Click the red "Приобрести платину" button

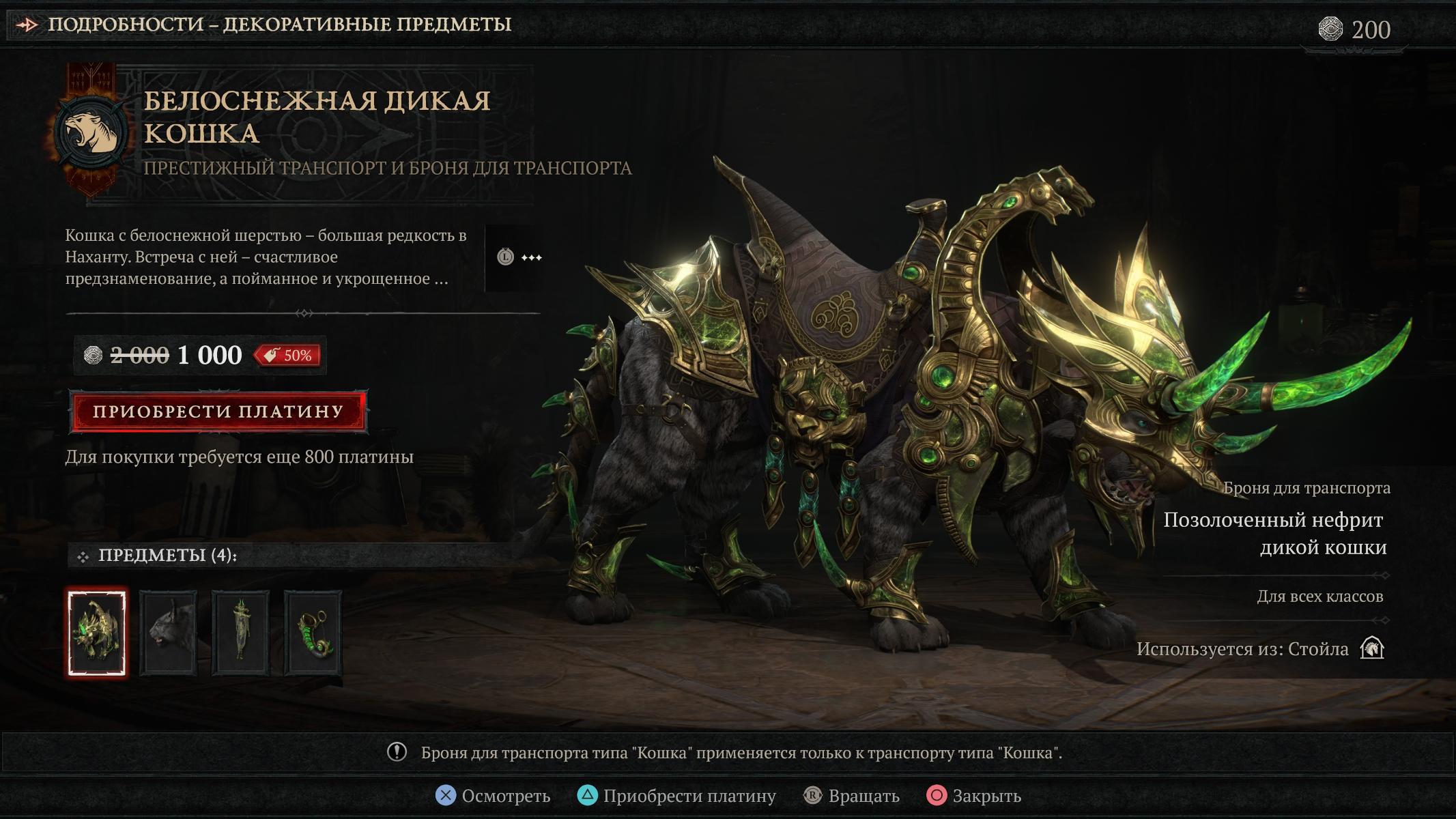[x=218, y=412]
